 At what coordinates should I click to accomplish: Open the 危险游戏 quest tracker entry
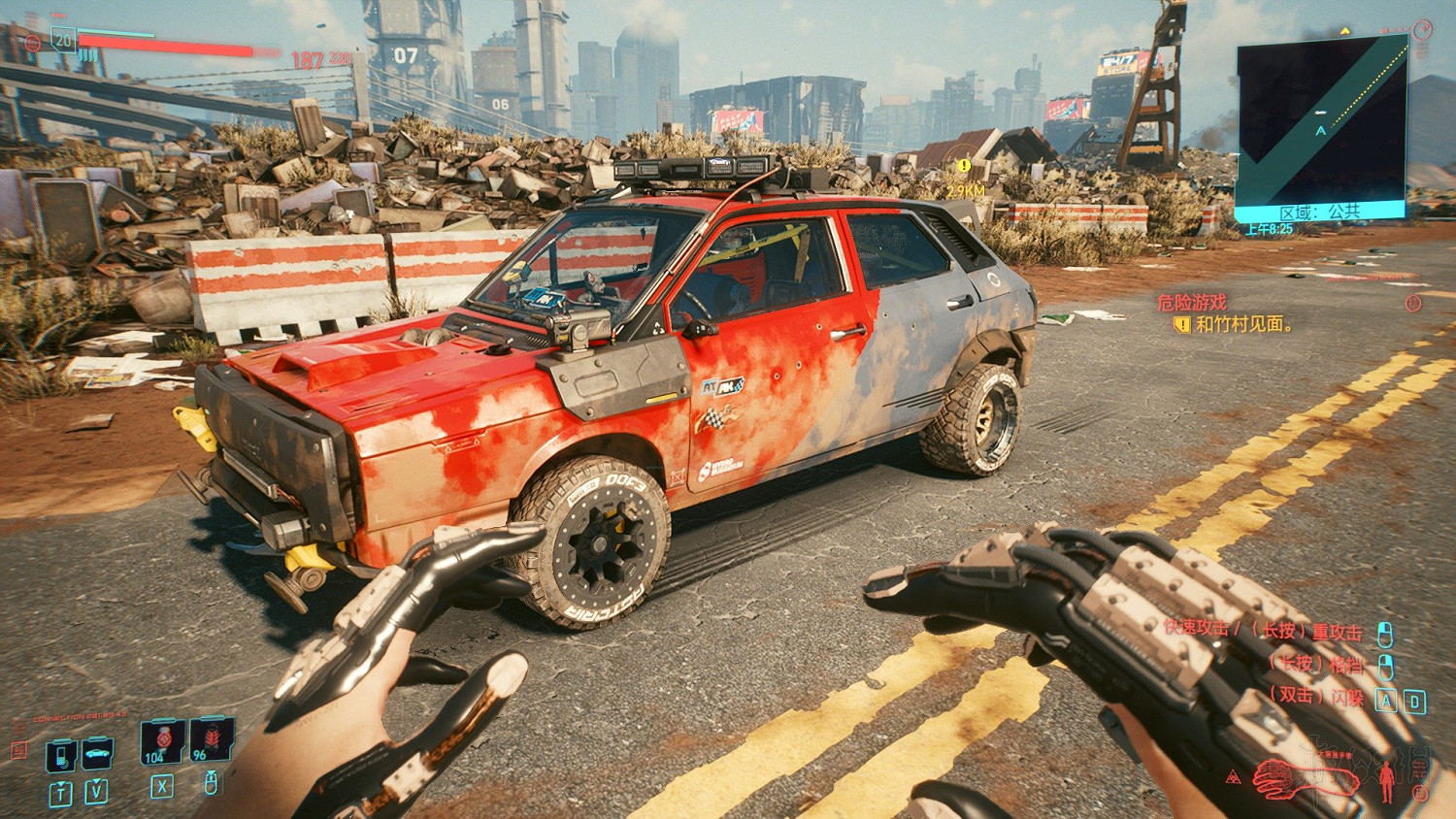(1192, 303)
